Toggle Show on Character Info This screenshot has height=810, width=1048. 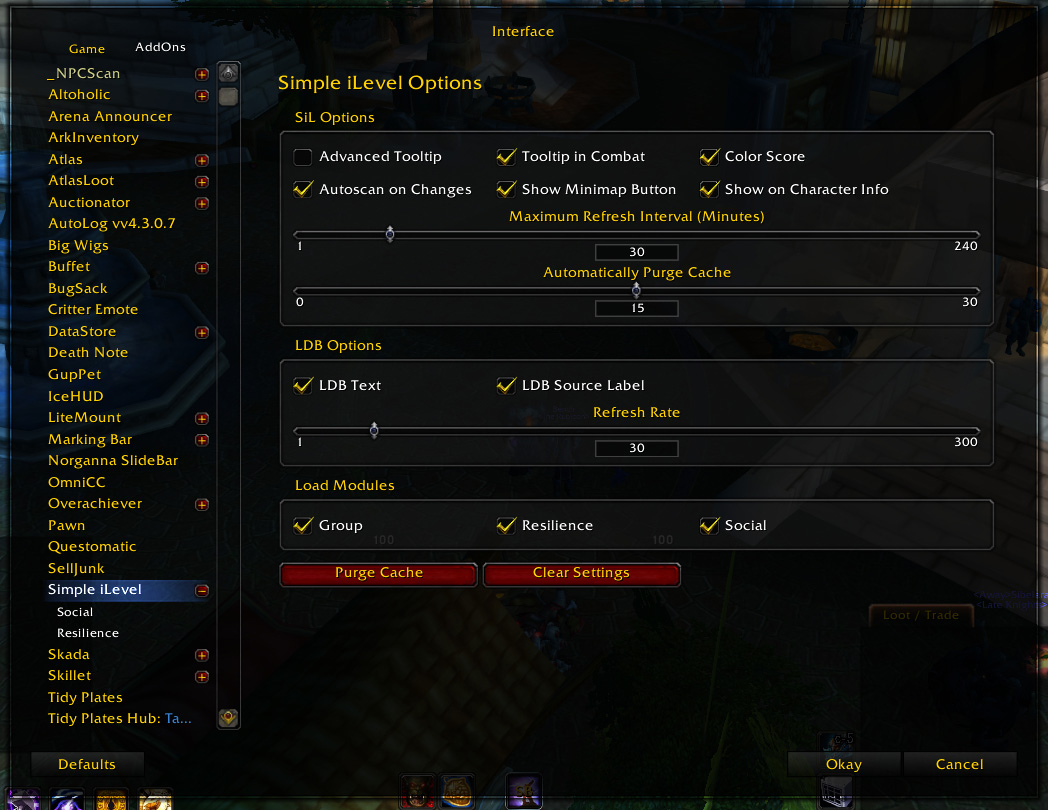pyautogui.click(x=710, y=189)
